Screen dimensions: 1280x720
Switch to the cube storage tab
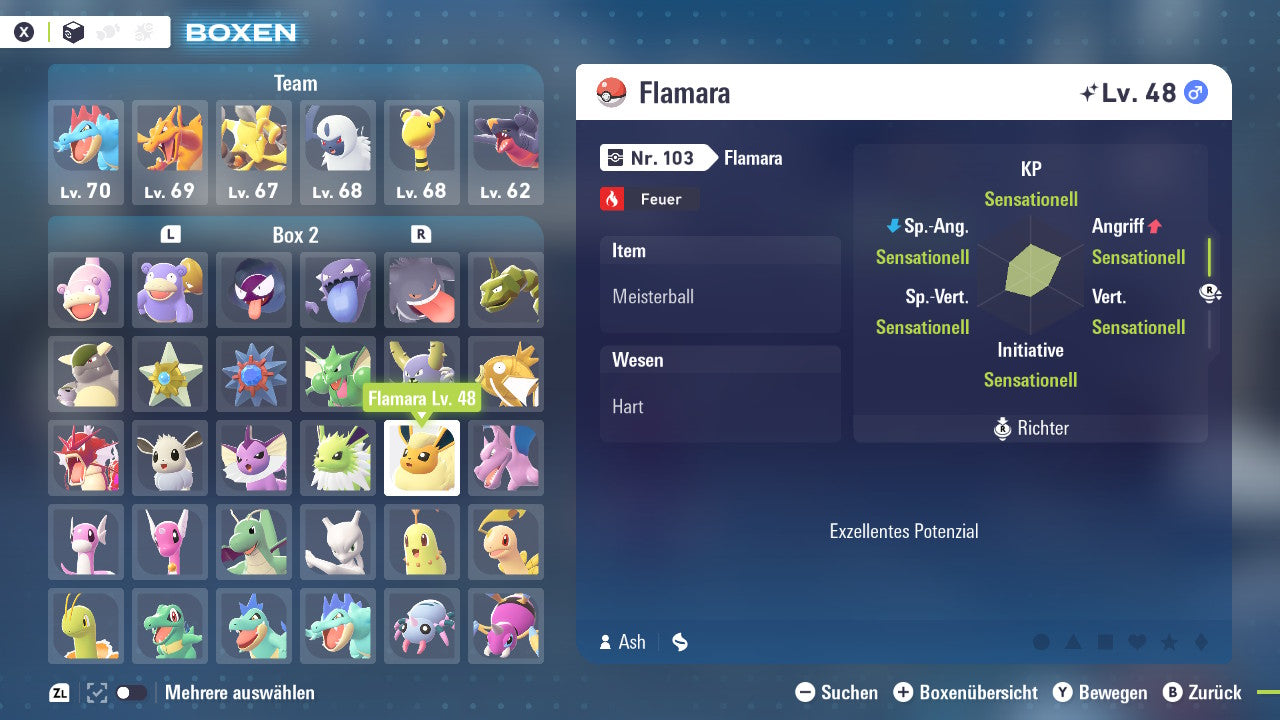(x=73, y=32)
